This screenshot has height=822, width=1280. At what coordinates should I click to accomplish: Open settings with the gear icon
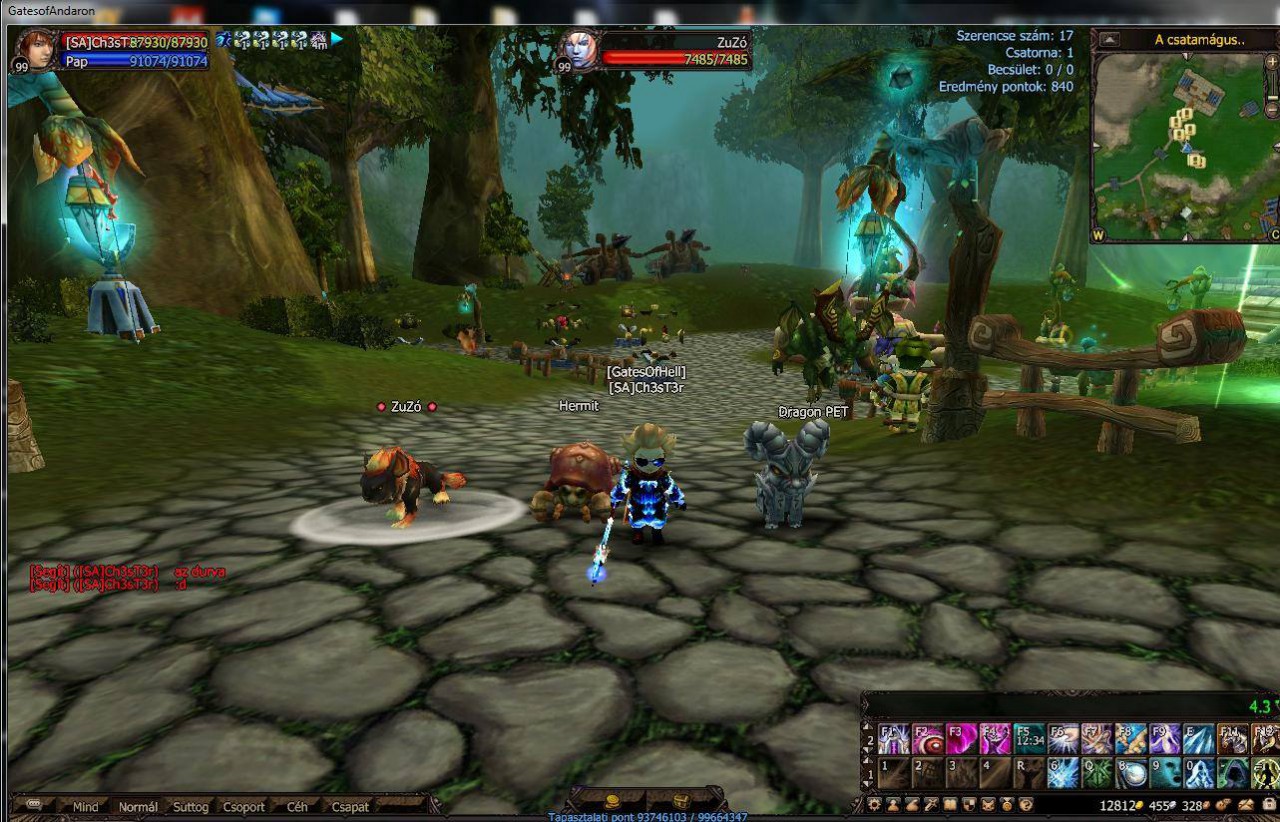876,805
